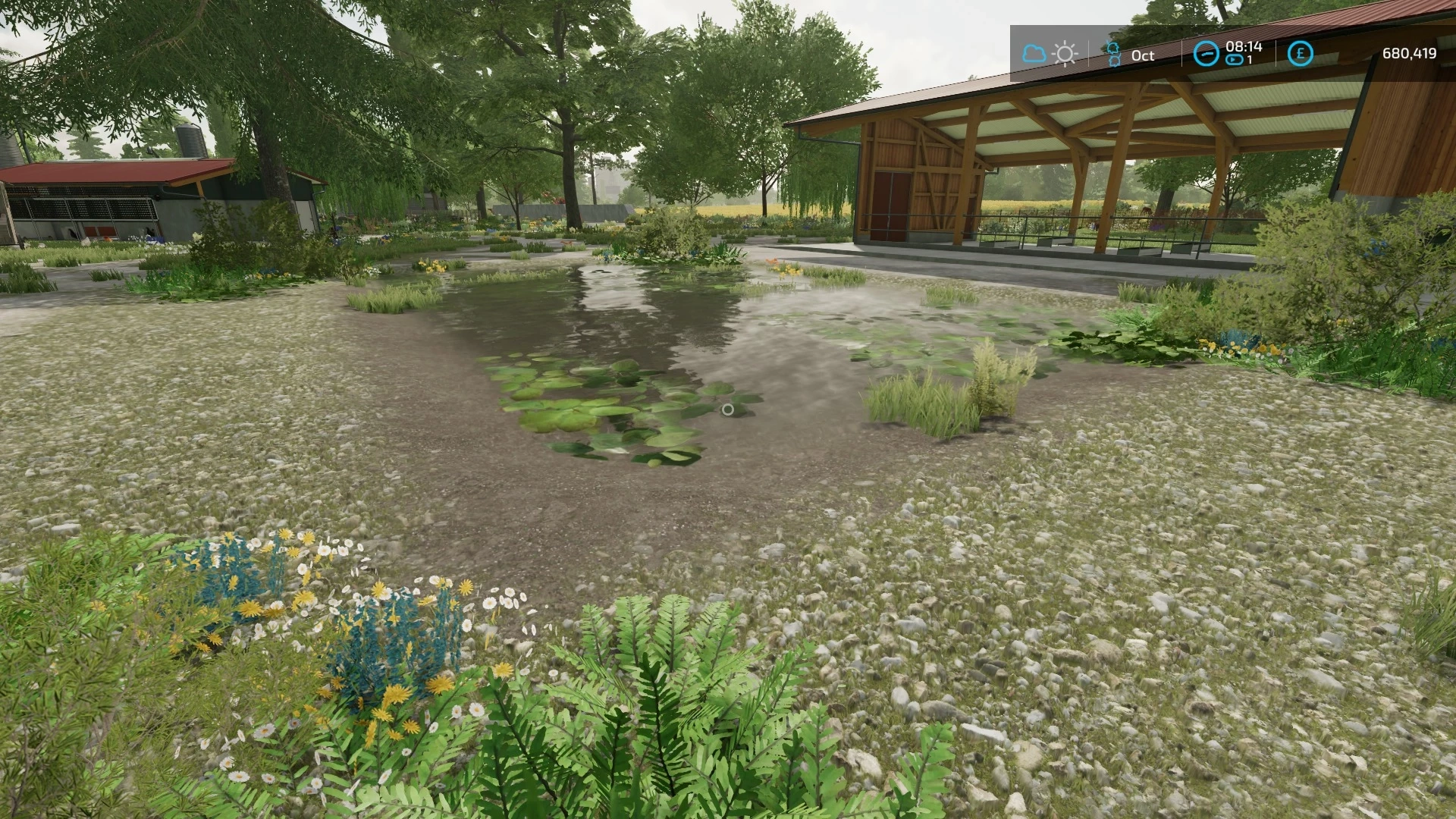Select the cloudy current weather icon
Viewport: 1456px width, 819px height.
(1034, 53)
